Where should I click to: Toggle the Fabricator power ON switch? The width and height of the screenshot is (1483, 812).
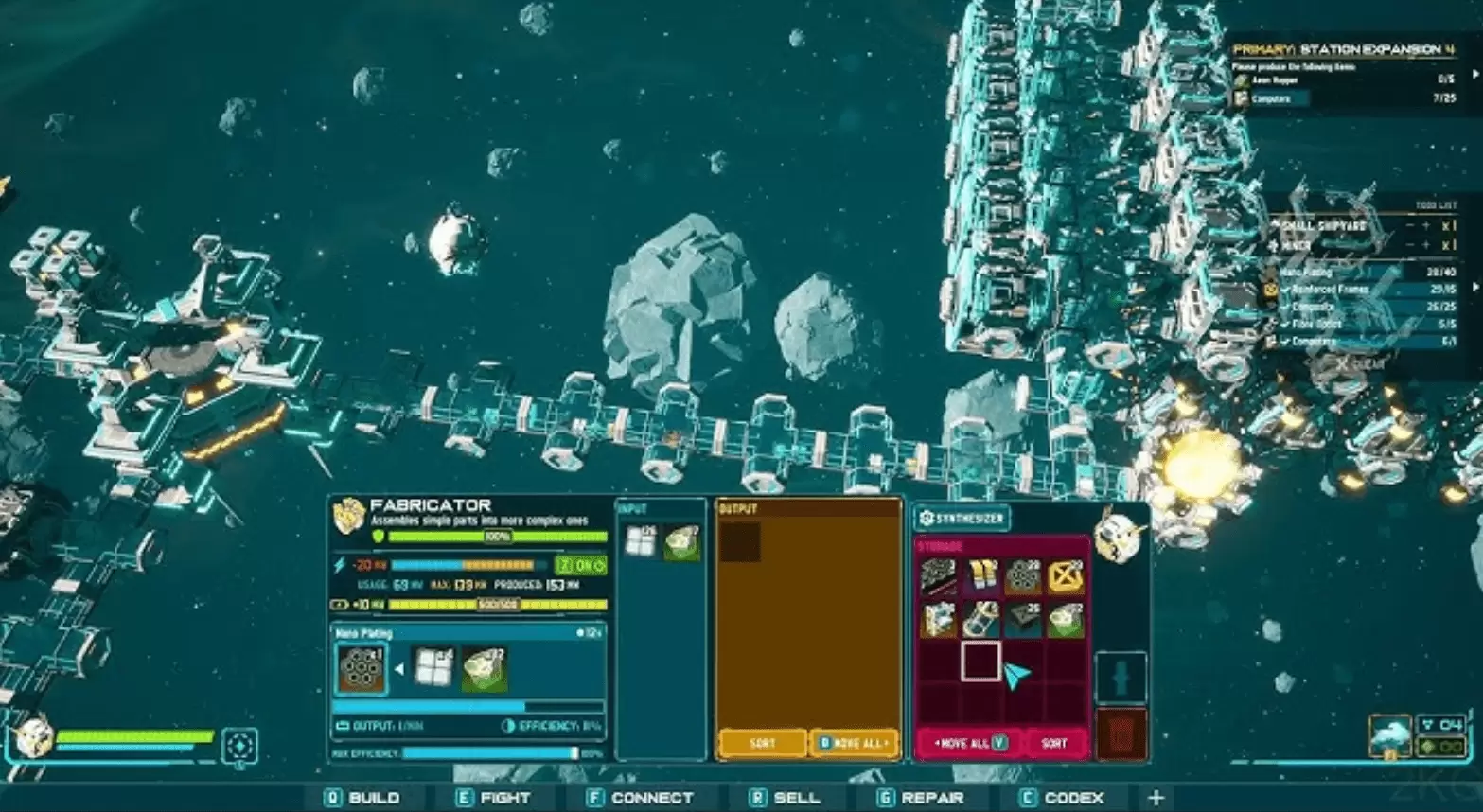click(580, 565)
